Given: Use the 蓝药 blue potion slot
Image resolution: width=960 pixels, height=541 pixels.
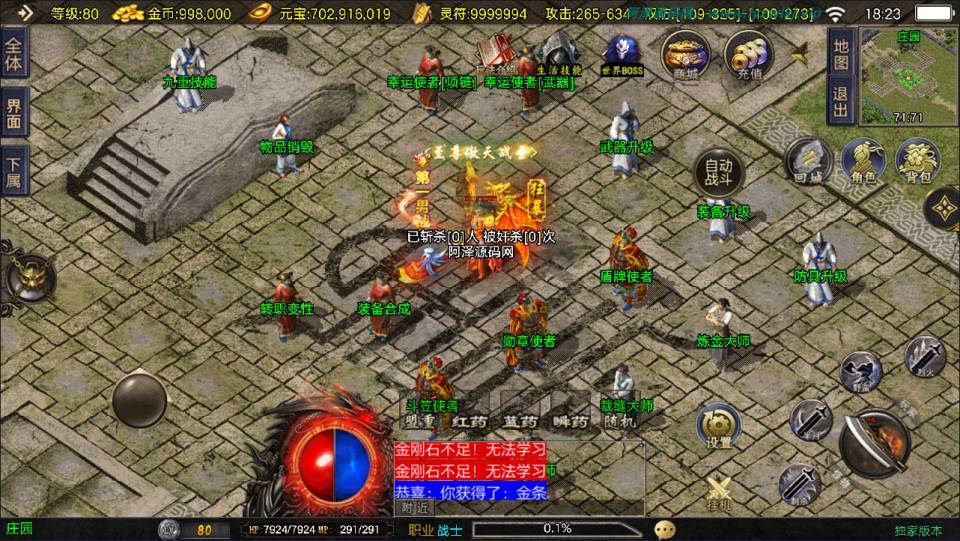Looking at the screenshot, I should tap(520, 421).
